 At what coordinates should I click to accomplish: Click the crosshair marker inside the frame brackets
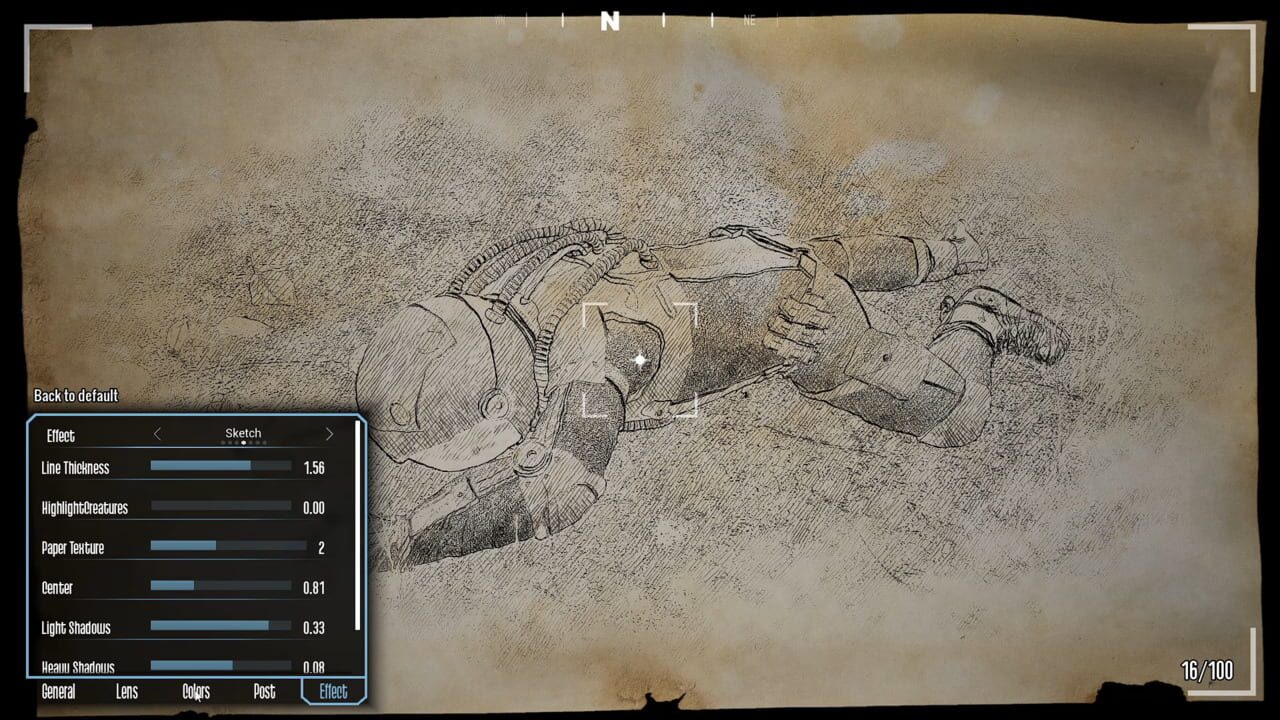click(x=640, y=360)
